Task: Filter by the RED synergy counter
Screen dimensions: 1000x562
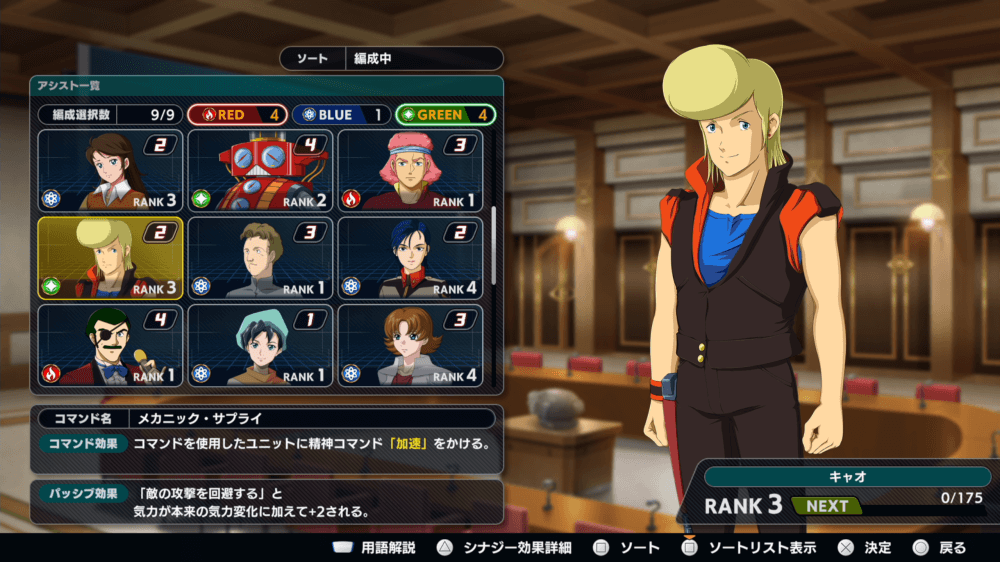Action: point(237,115)
